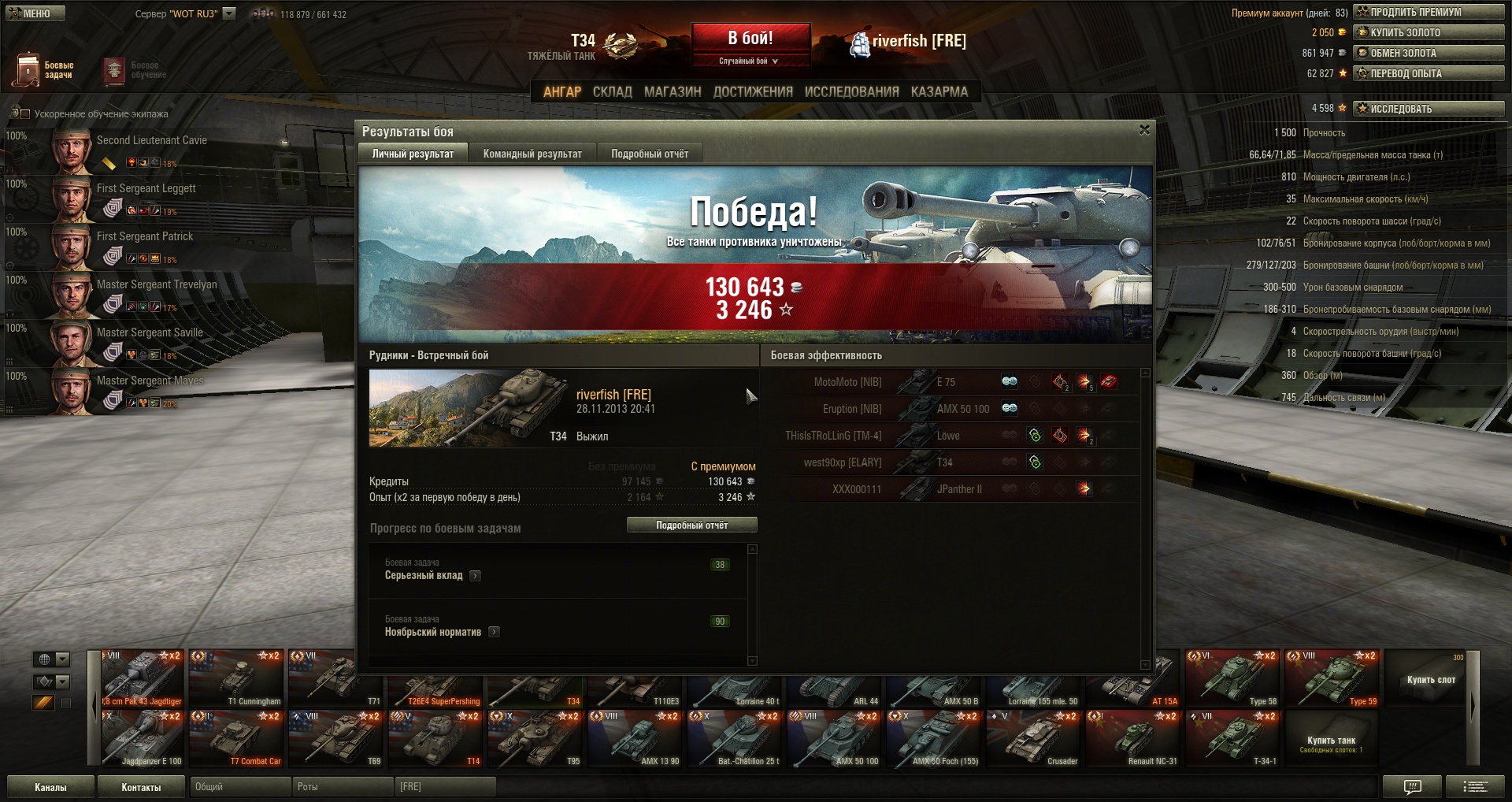Click the Подробный отчёт button under credits
1512x802 pixels.
(x=691, y=525)
